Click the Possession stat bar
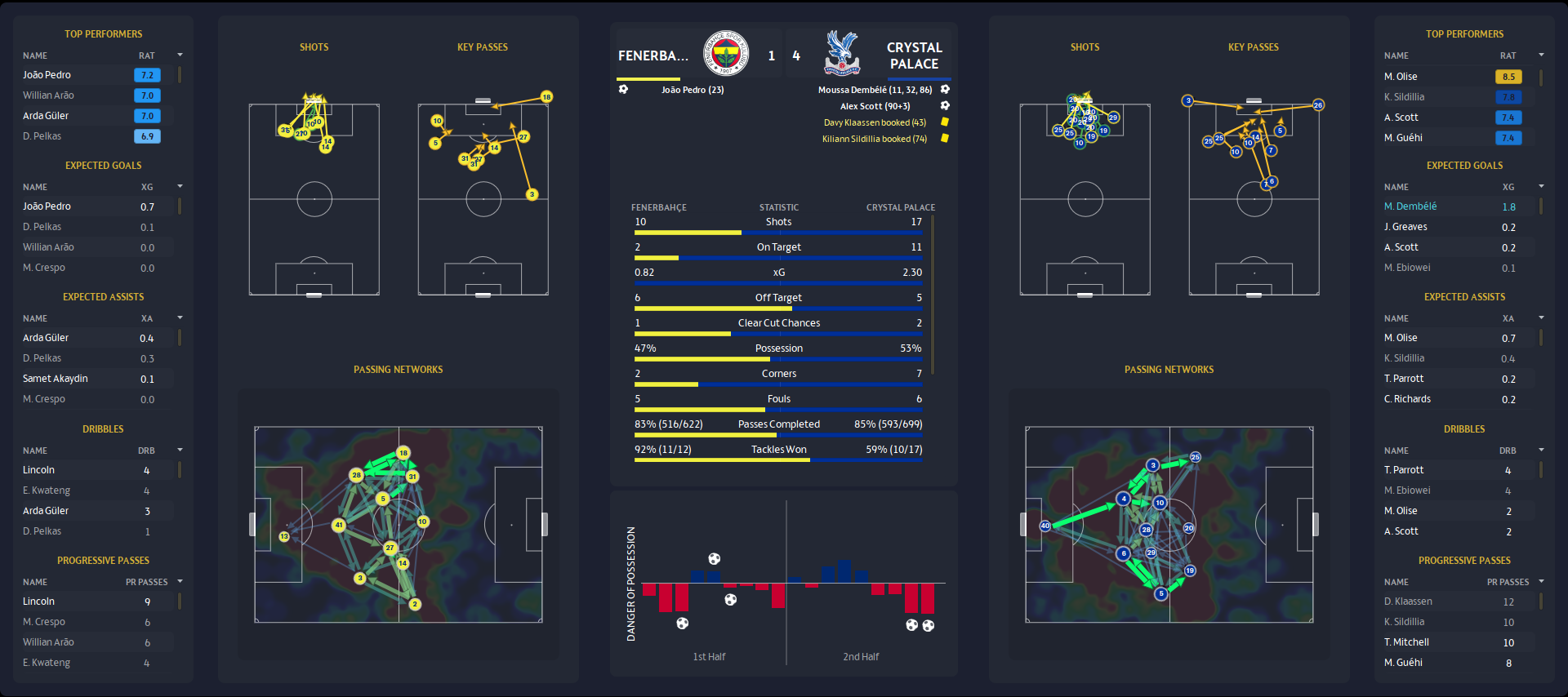The height and width of the screenshot is (697, 1568). click(x=778, y=358)
